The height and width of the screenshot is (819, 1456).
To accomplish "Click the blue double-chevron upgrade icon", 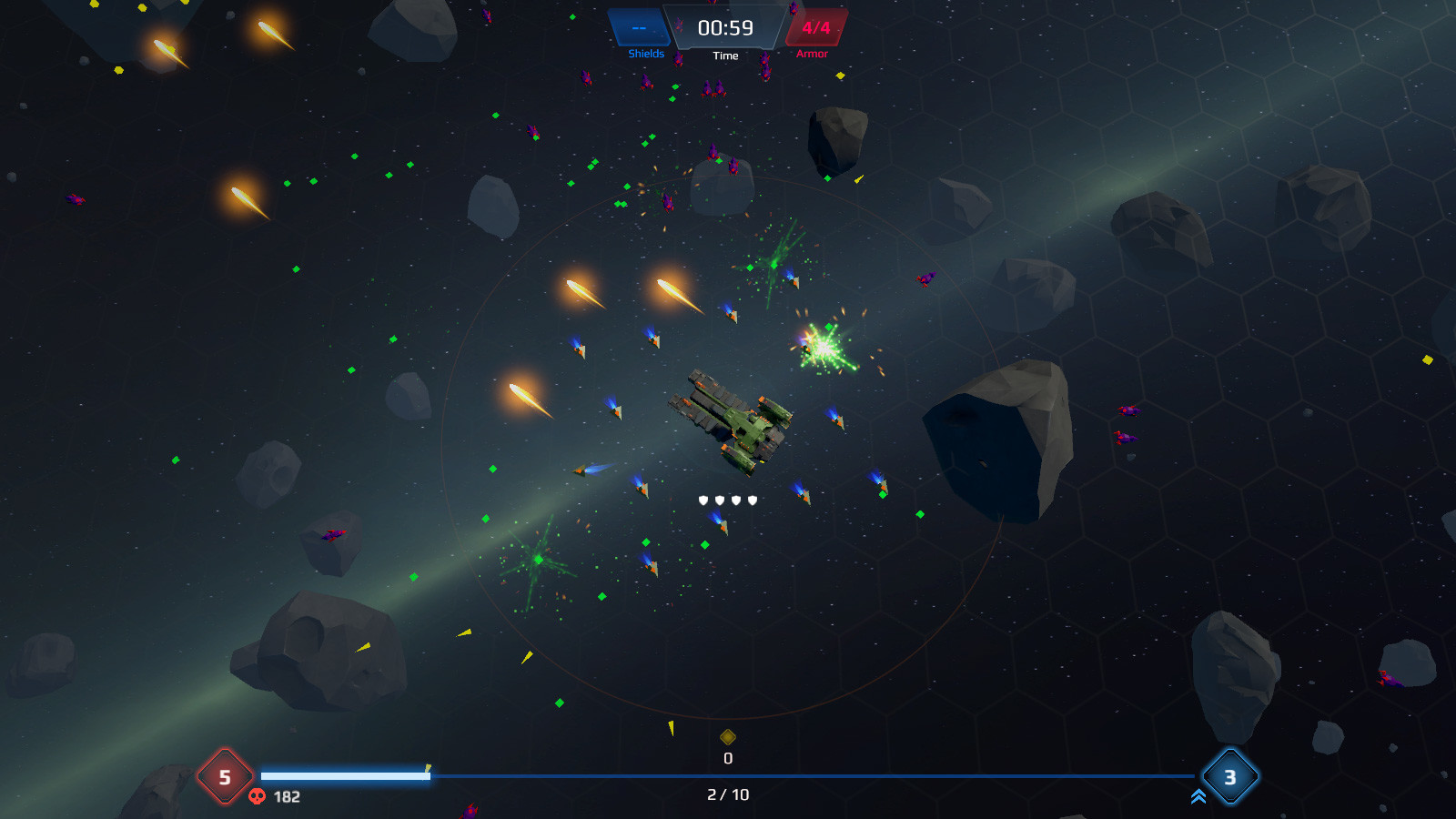I will tap(1198, 797).
